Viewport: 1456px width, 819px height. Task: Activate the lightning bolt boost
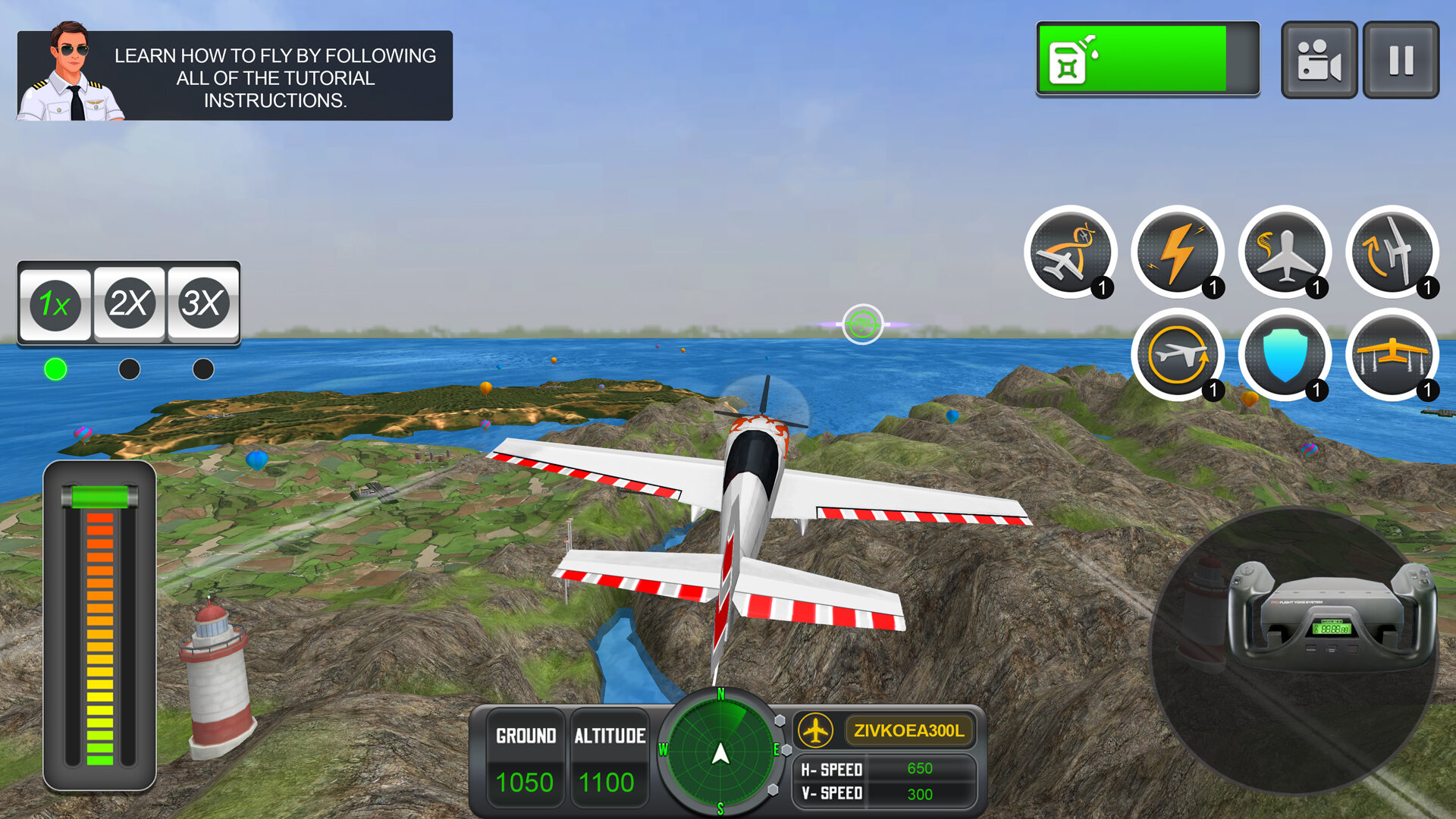click(x=1177, y=253)
